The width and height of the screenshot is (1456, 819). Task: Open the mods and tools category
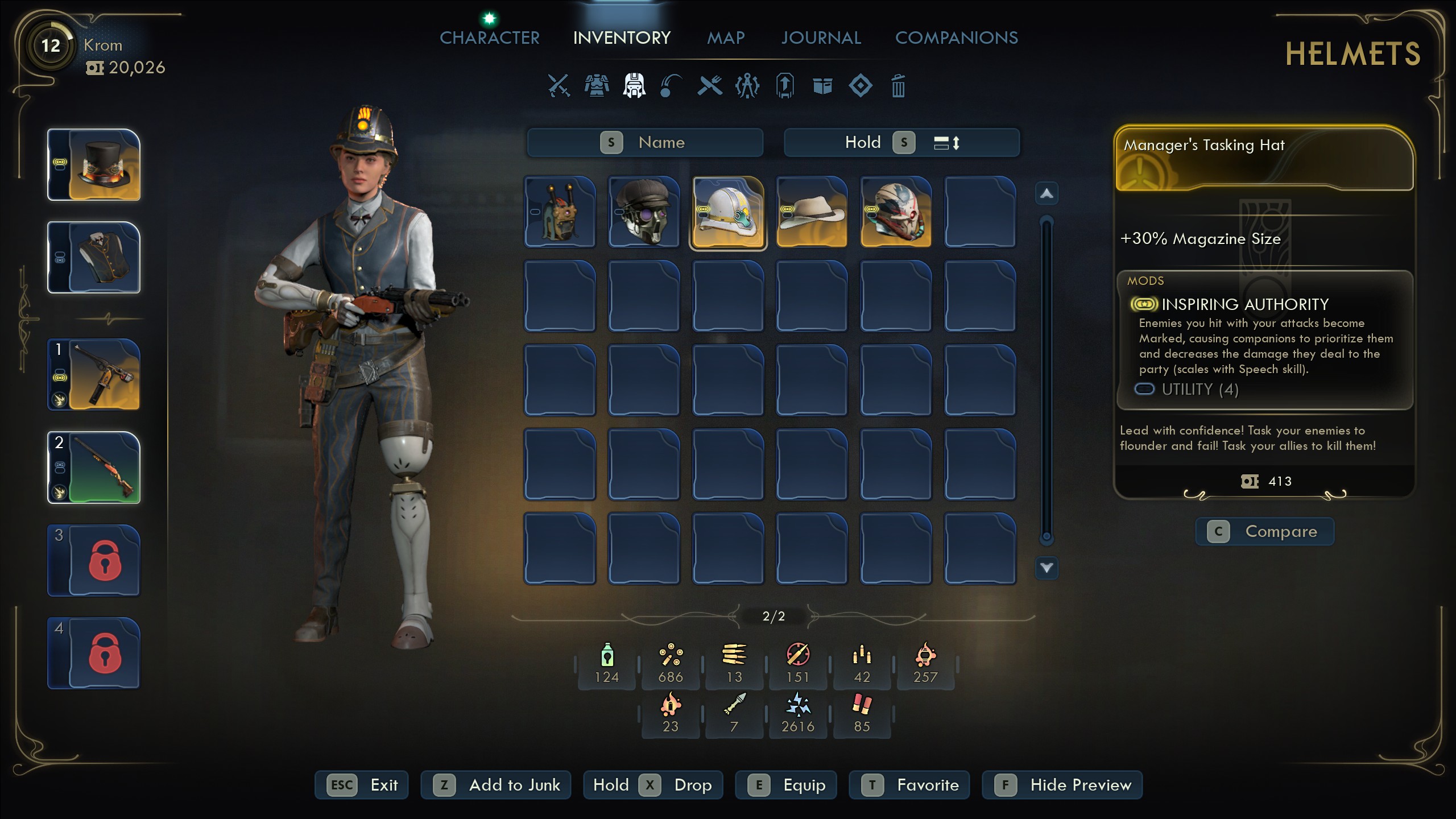pos(747,86)
